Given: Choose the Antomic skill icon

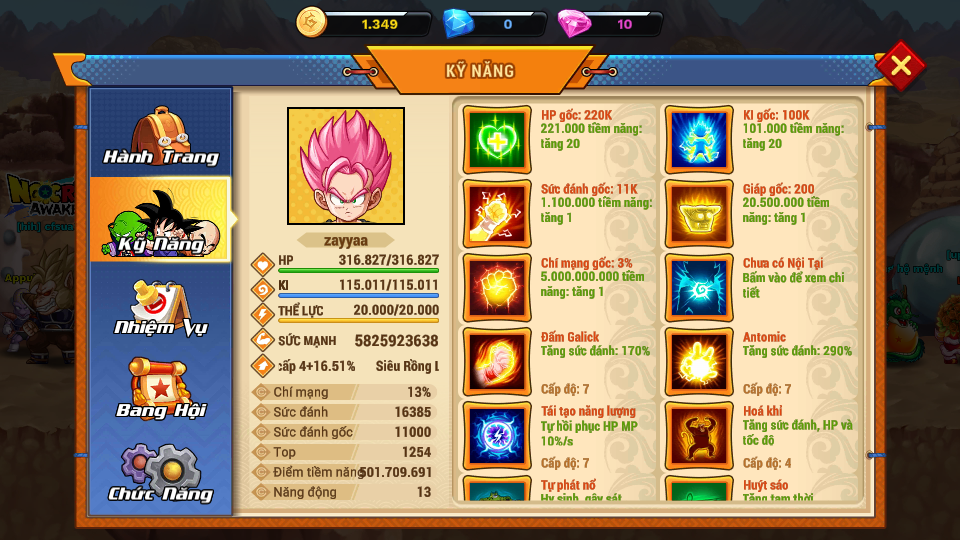Looking at the screenshot, I should 698,361.
